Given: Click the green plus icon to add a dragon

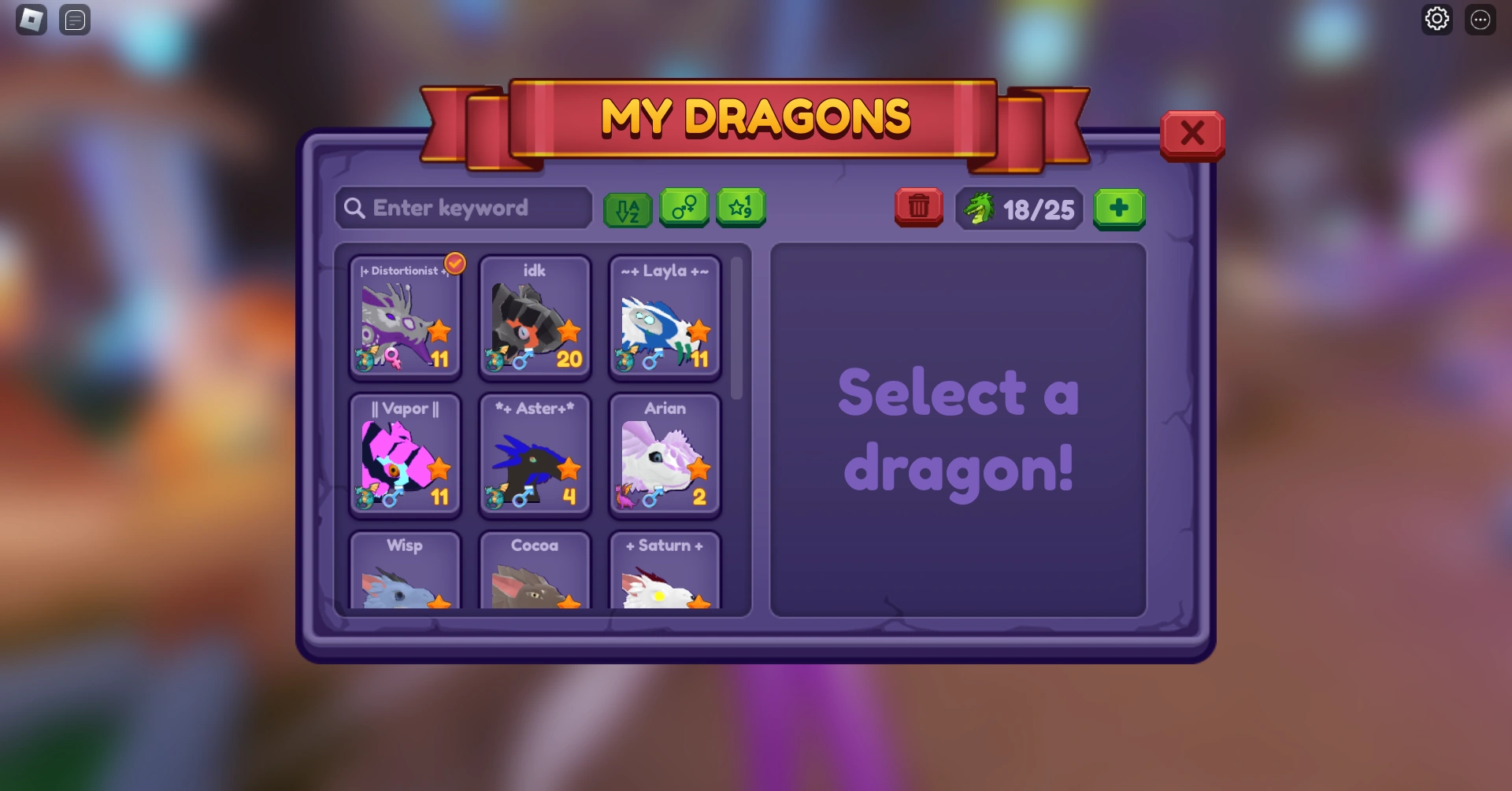Looking at the screenshot, I should tap(1119, 208).
